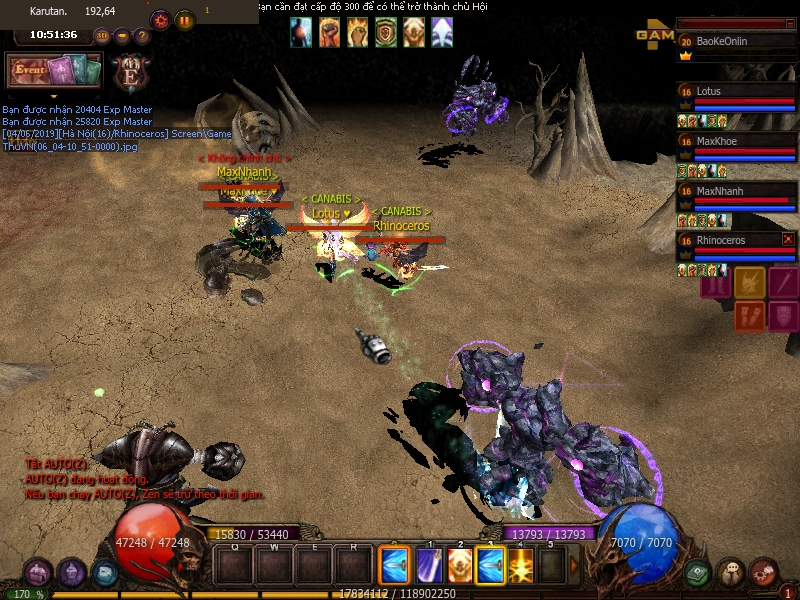Use the golden star skill in slot 4

[521, 566]
